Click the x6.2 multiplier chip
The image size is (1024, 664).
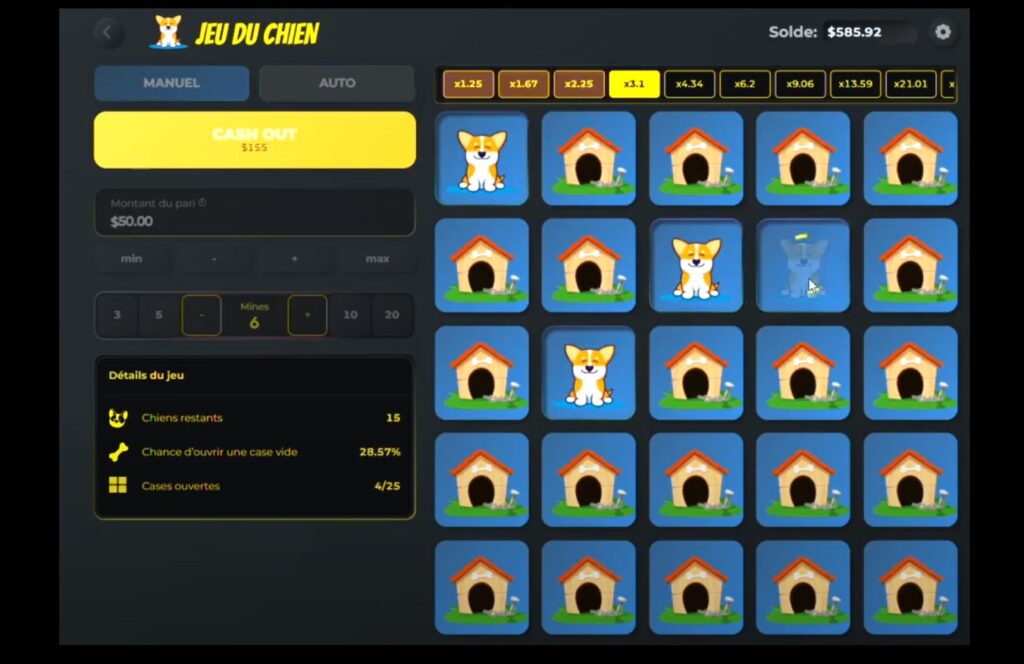click(x=744, y=84)
